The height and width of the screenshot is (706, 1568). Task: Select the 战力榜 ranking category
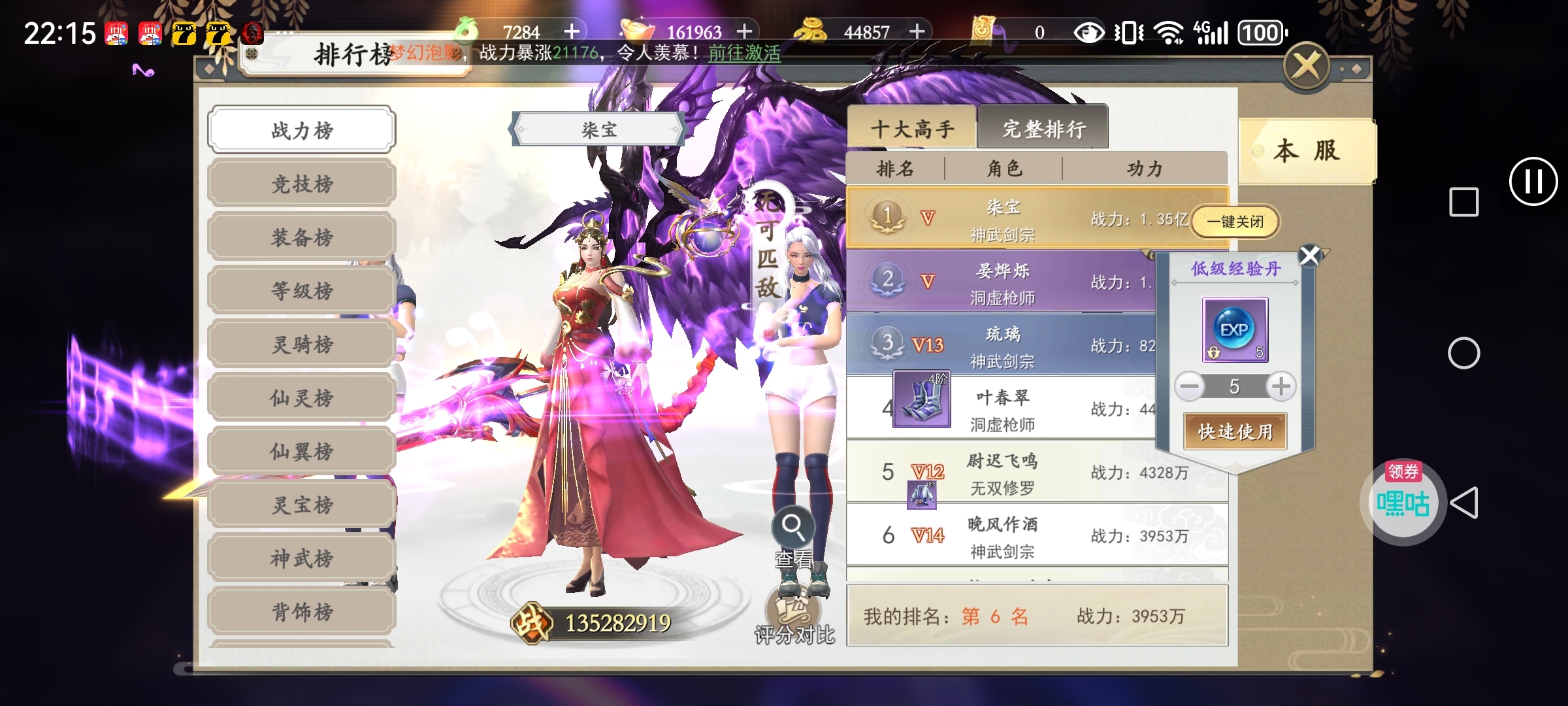tap(302, 130)
